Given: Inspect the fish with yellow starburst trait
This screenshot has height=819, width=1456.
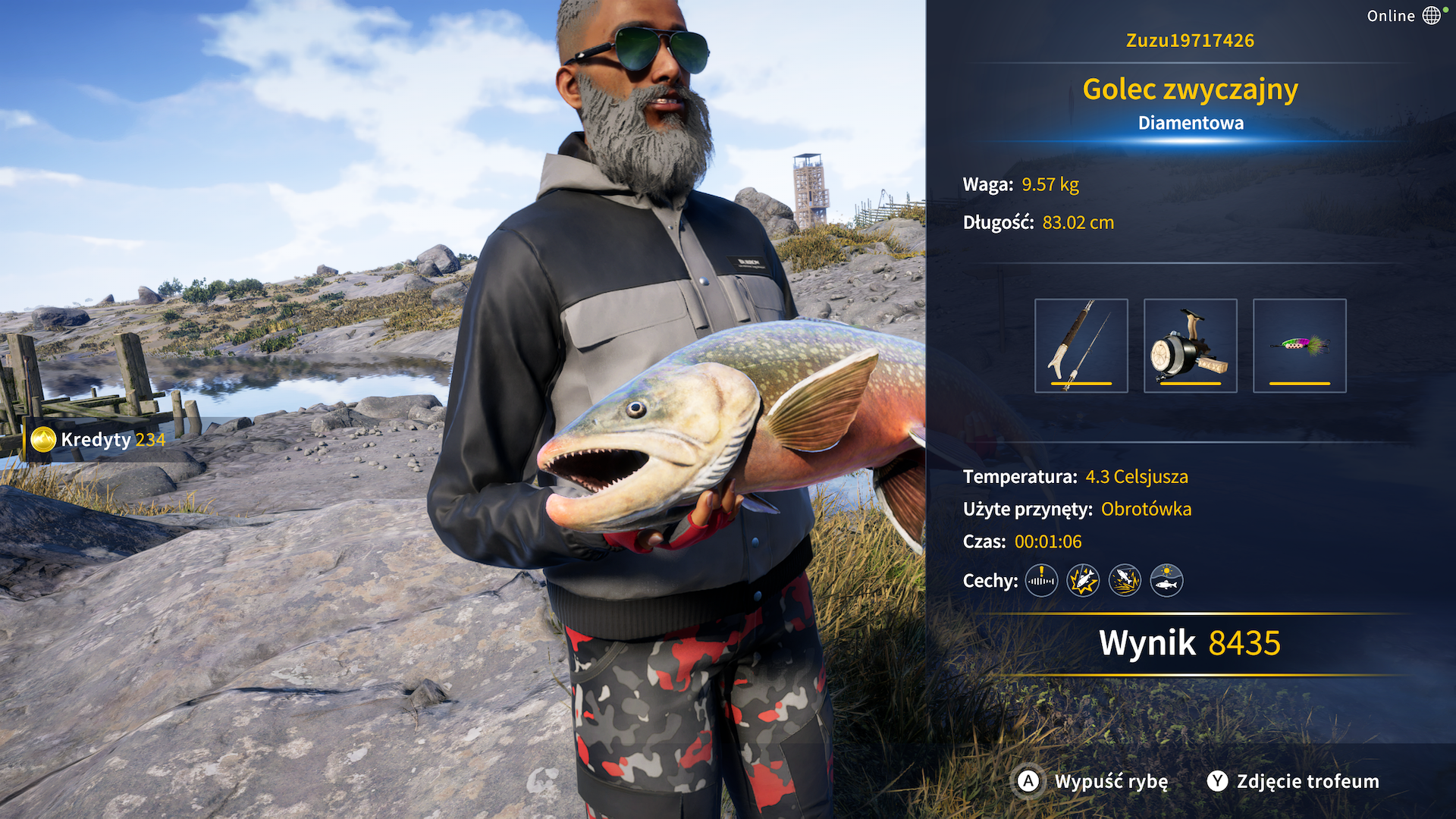Looking at the screenshot, I should (x=1083, y=581).
